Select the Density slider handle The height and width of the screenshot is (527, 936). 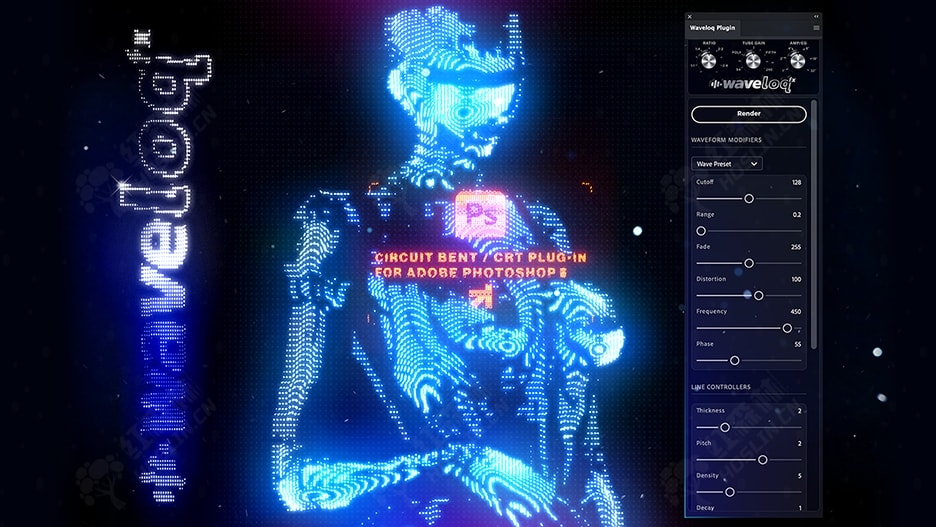tap(730, 491)
